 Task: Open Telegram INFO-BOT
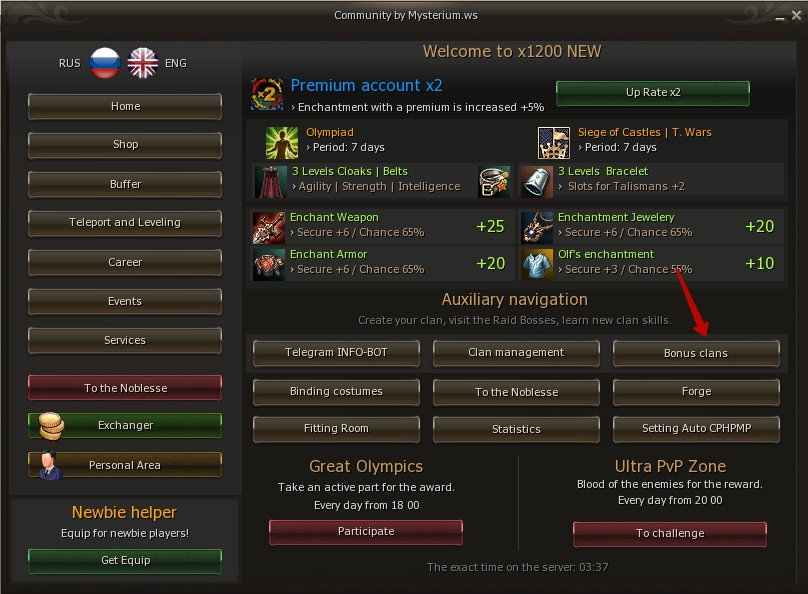pyautogui.click(x=336, y=353)
